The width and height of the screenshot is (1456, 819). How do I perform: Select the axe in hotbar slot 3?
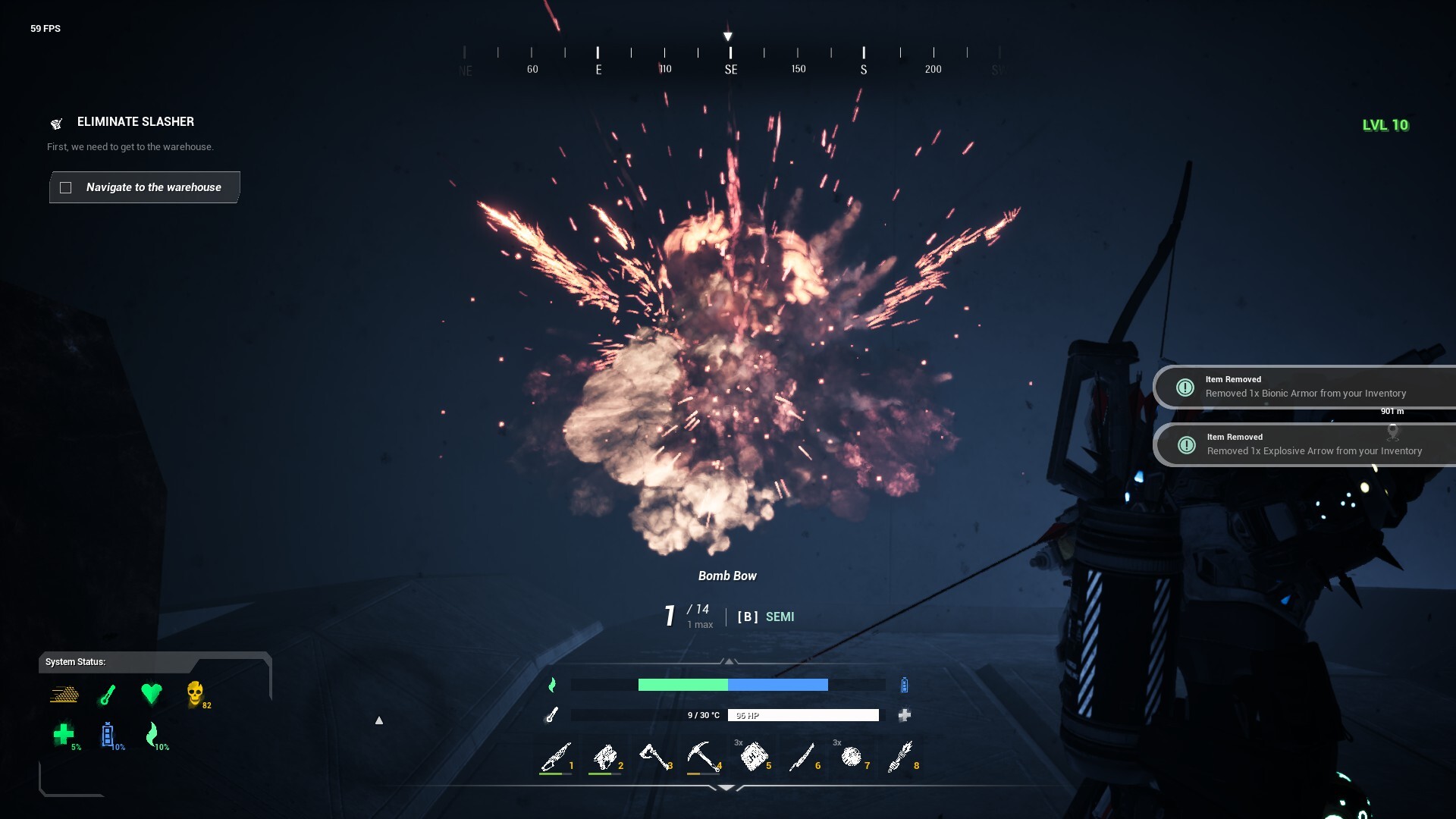[656, 756]
